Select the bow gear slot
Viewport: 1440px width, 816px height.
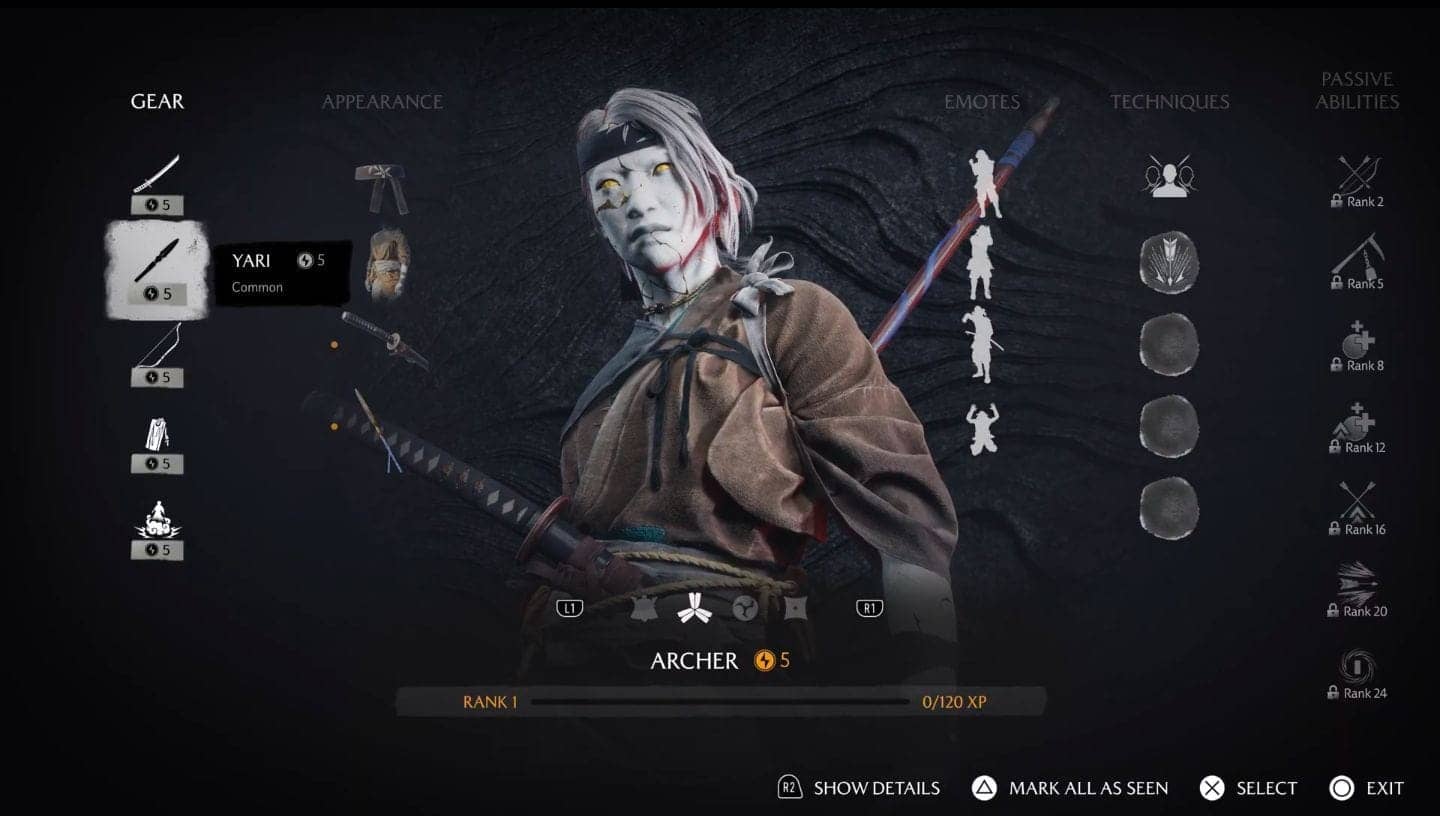click(157, 355)
